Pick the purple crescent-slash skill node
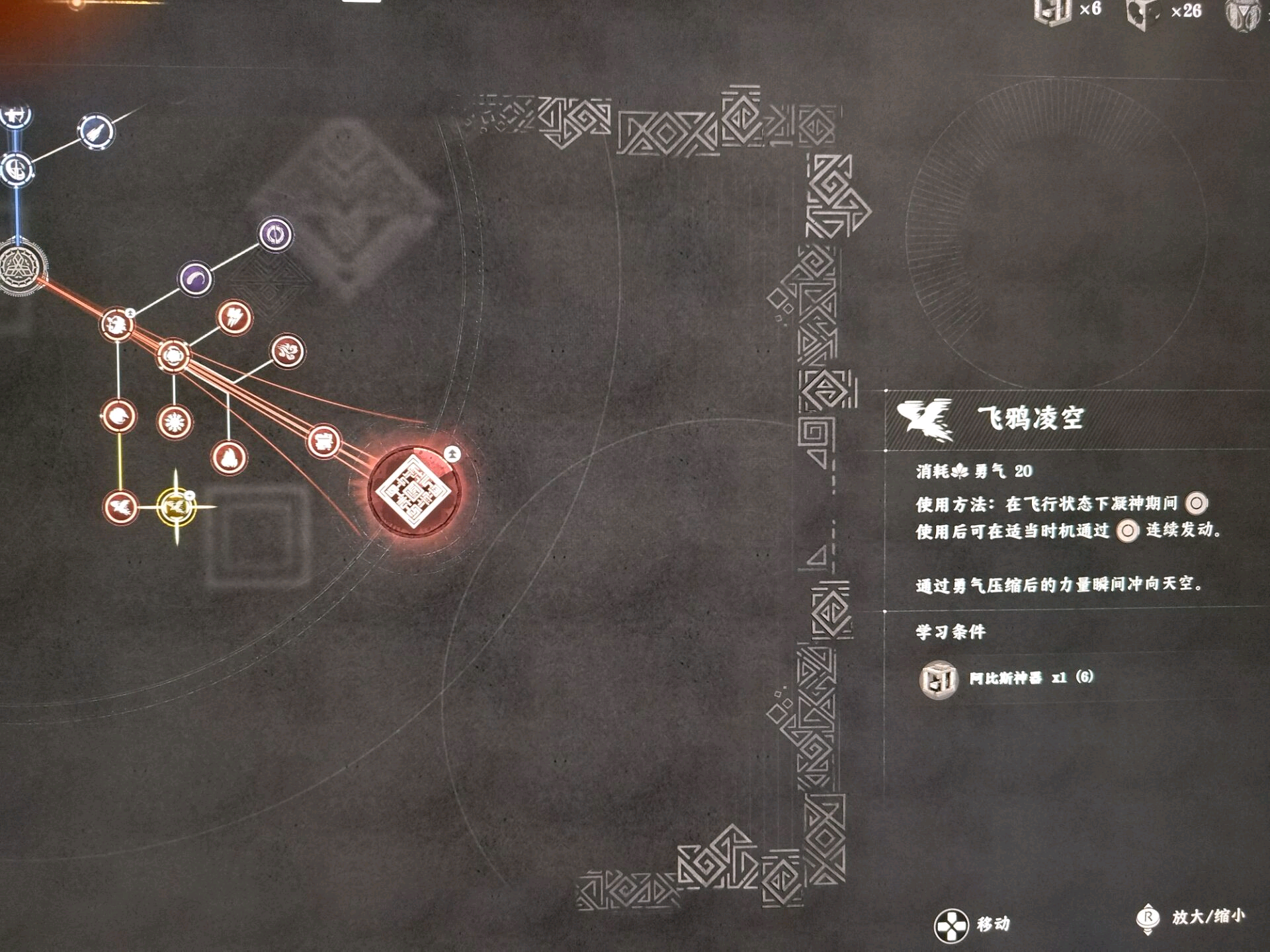This screenshot has width=1270, height=952. 195,279
